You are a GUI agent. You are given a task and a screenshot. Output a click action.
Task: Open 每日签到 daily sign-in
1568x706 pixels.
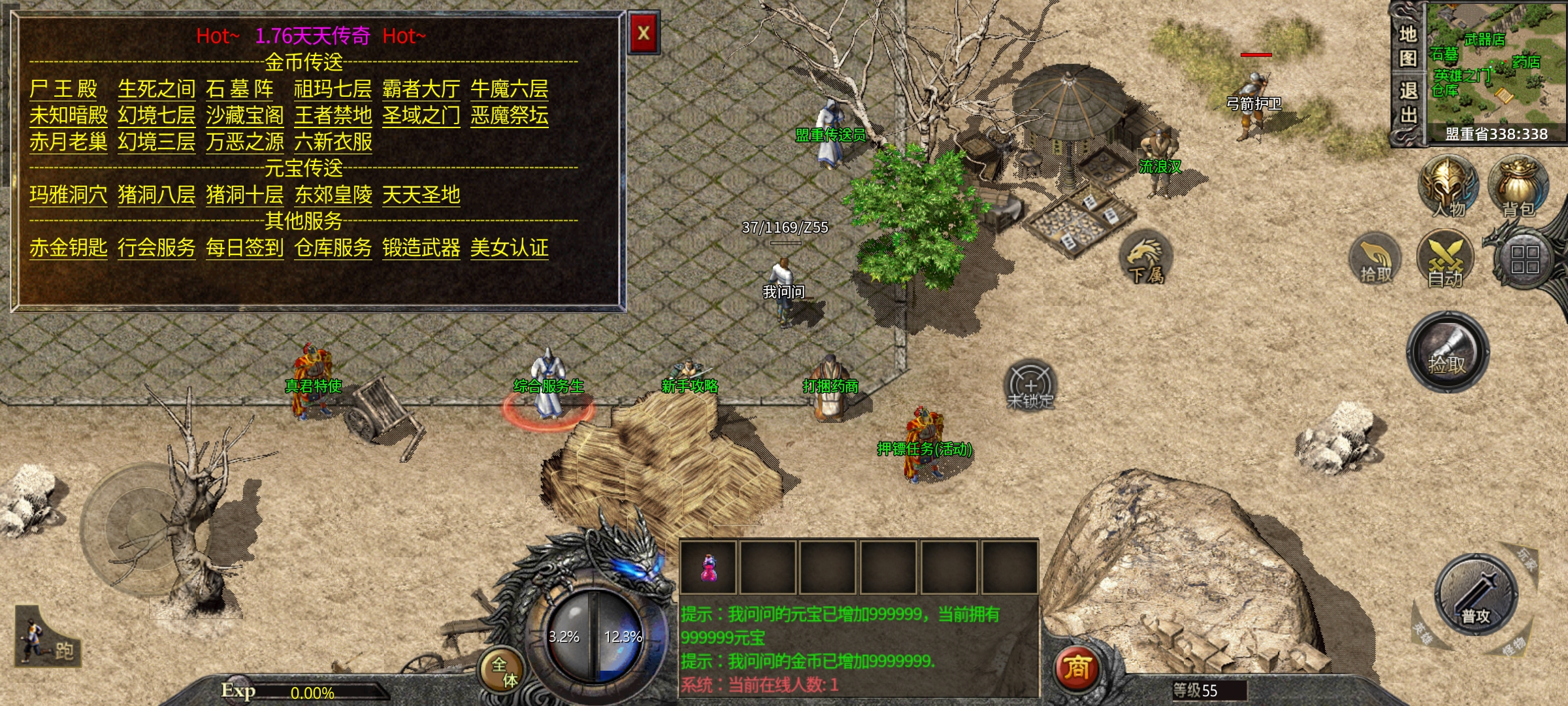pyautogui.click(x=244, y=248)
